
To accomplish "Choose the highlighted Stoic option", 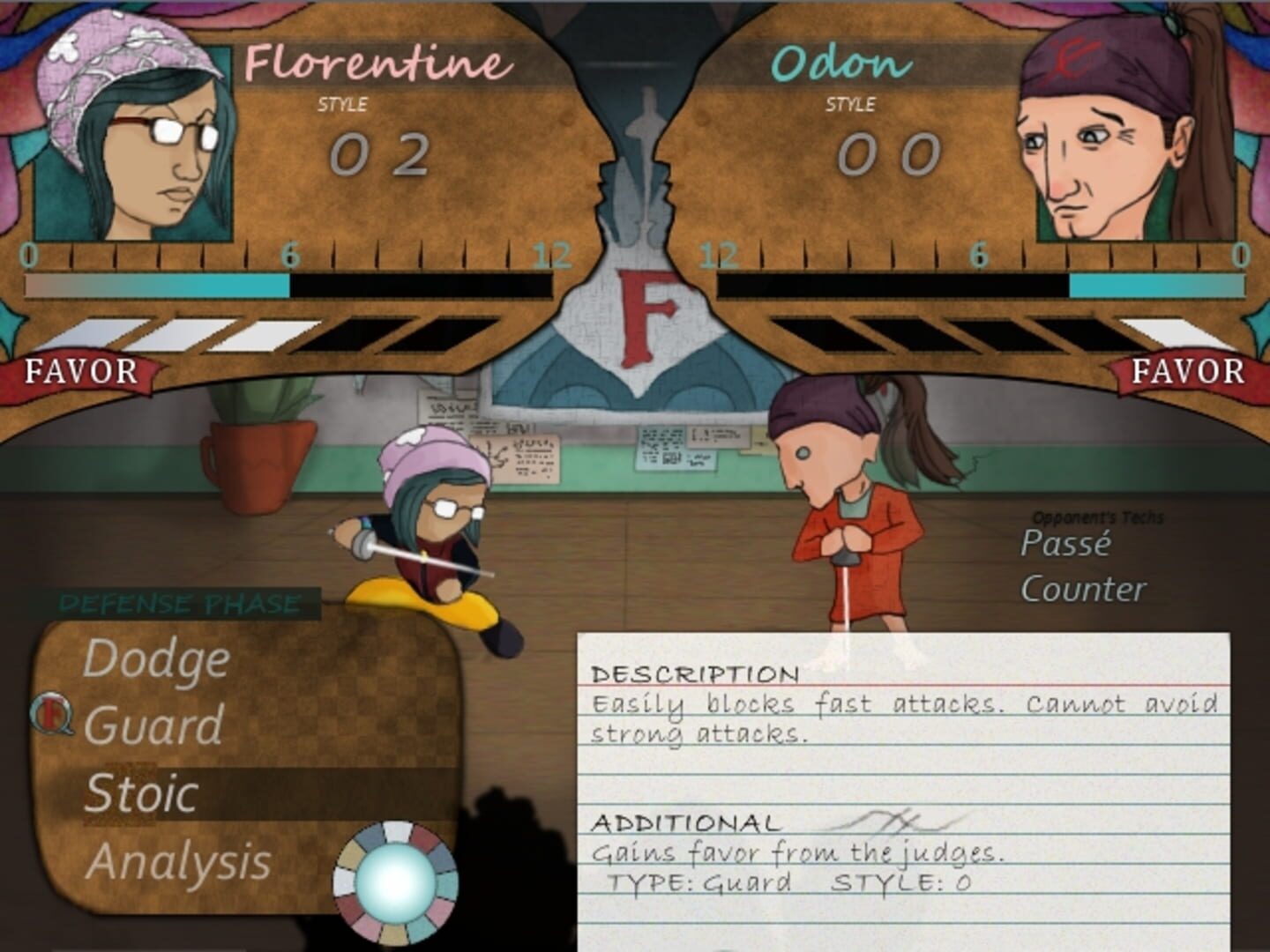I will click(141, 791).
